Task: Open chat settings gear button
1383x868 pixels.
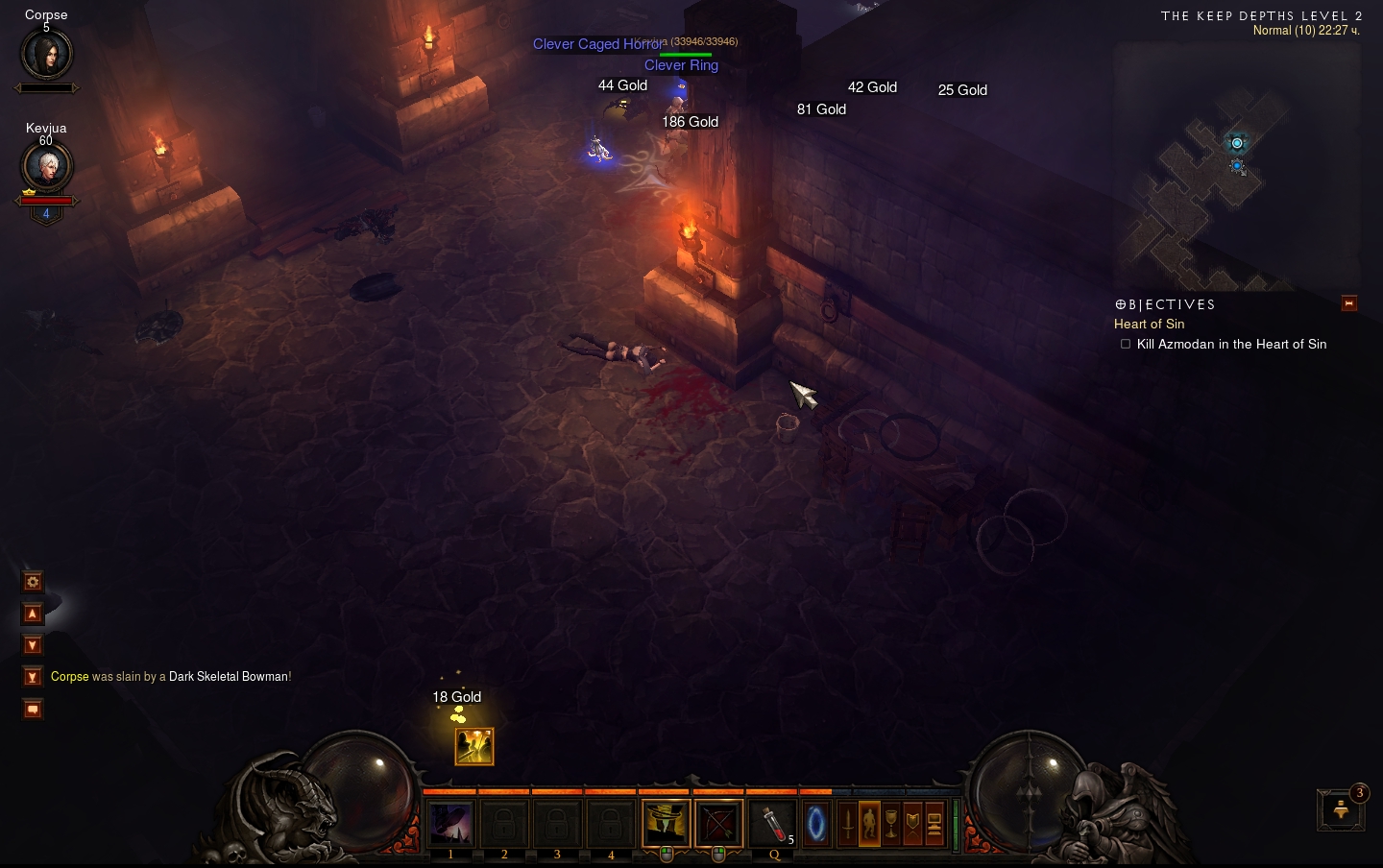Action: 33,582
